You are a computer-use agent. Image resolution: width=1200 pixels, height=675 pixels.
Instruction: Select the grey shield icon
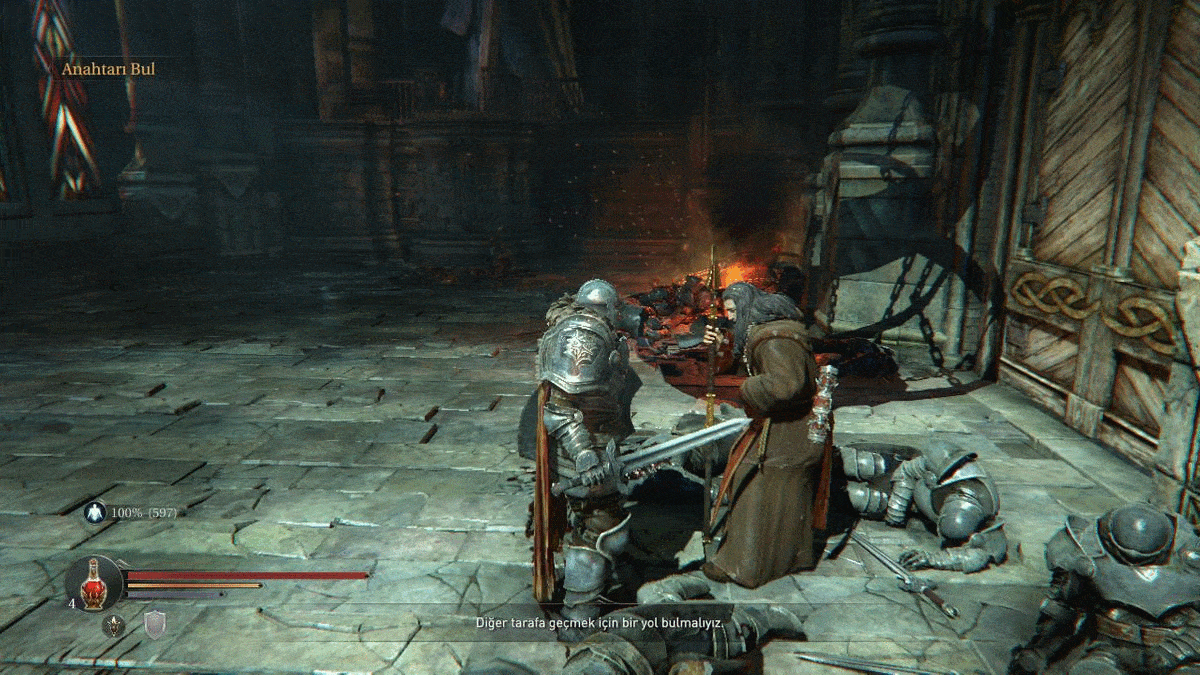[x=155, y=626]
